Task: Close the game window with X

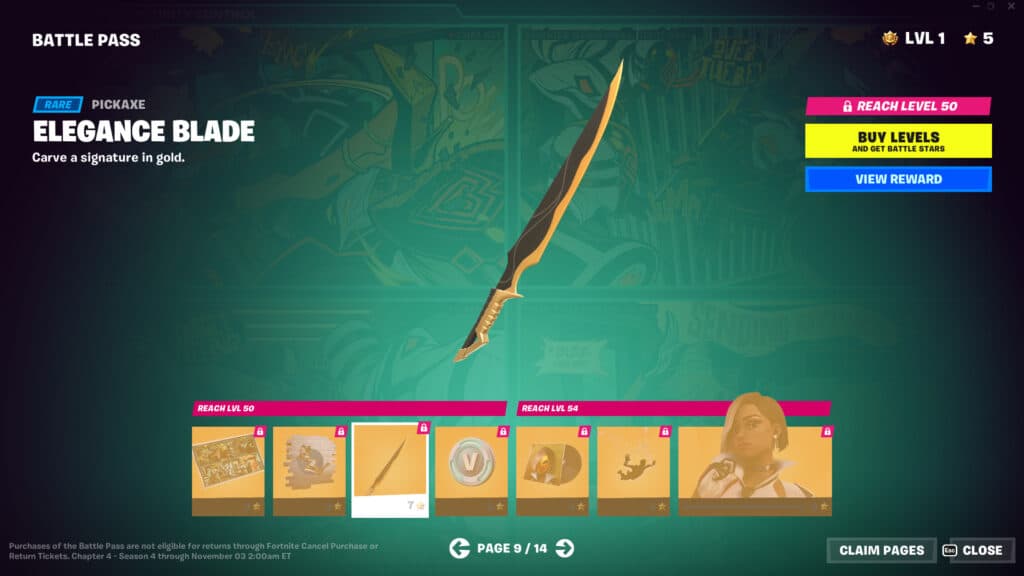Action: pos(1009,7)
